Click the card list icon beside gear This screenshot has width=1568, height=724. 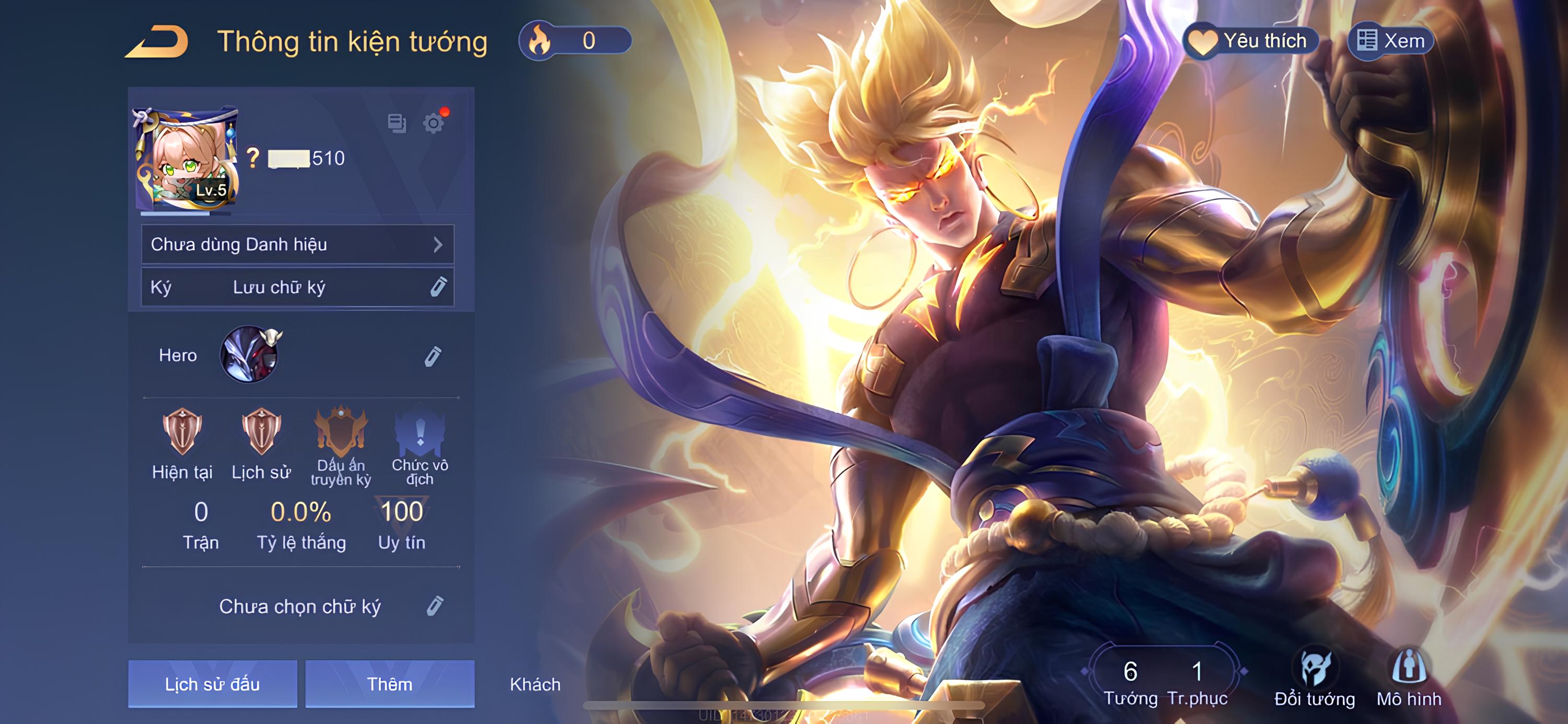pos(397,123)
